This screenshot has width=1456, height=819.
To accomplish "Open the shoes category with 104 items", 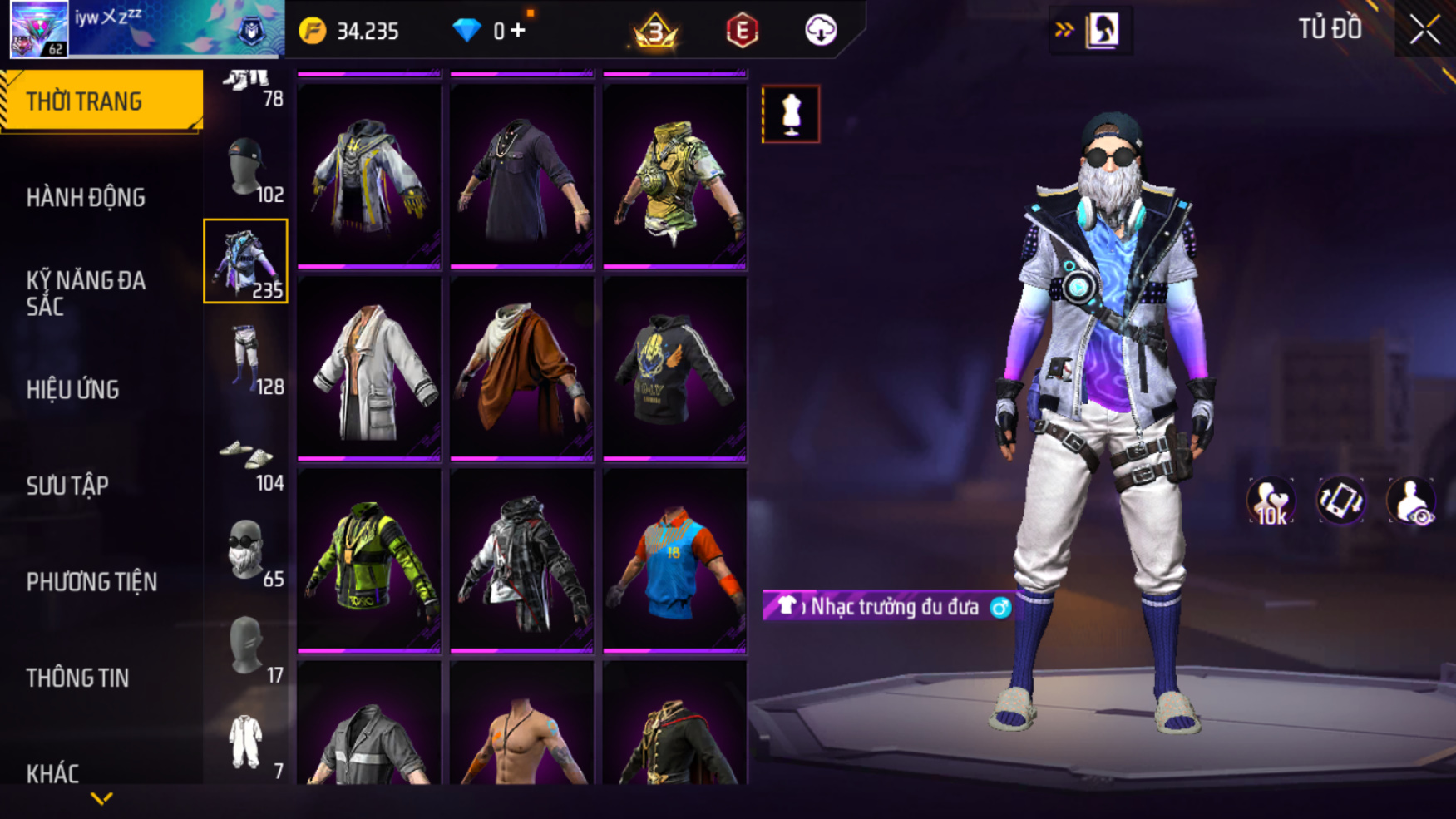I will point(246,459).
